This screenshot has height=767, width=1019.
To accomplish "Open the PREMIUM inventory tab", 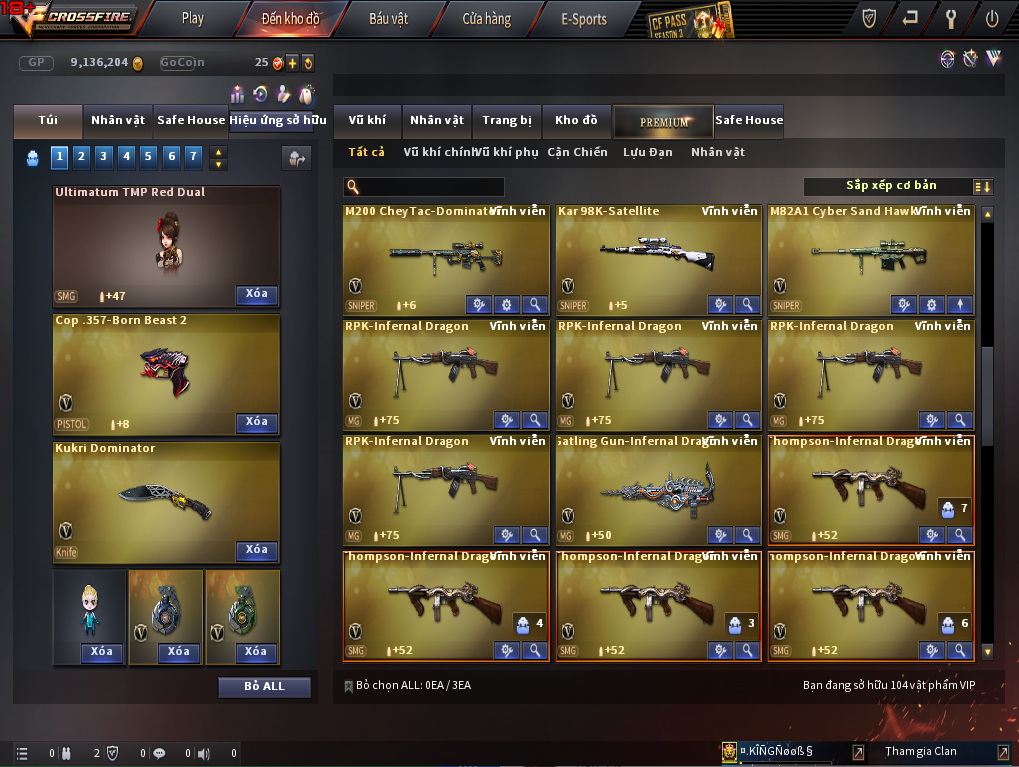I will (x=664, y=121).
